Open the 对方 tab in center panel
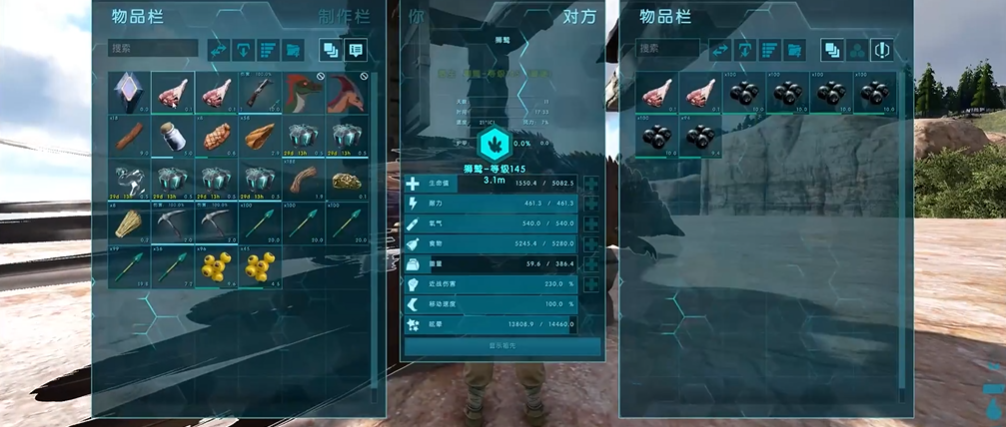This screenshot has width=1006, height=427. pos(579,16)
